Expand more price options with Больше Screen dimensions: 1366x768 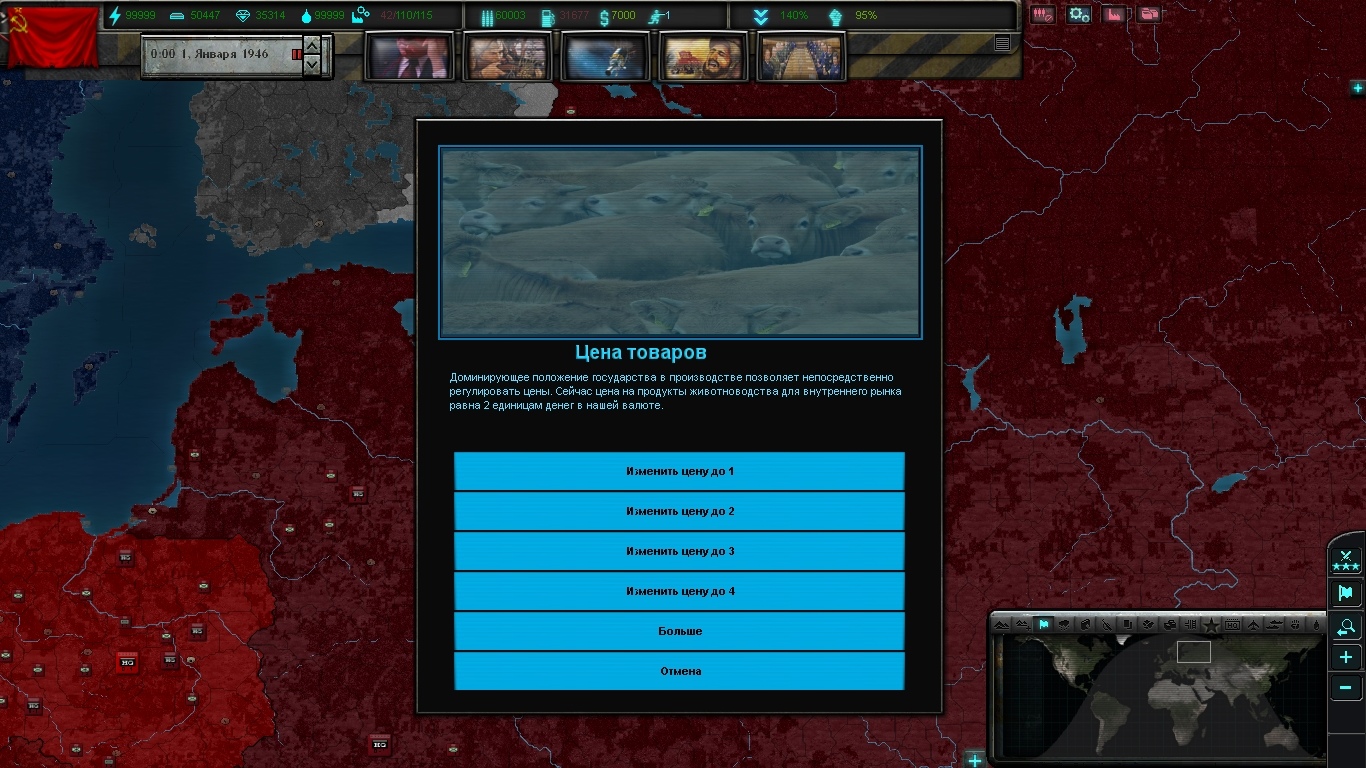point(679,631)
